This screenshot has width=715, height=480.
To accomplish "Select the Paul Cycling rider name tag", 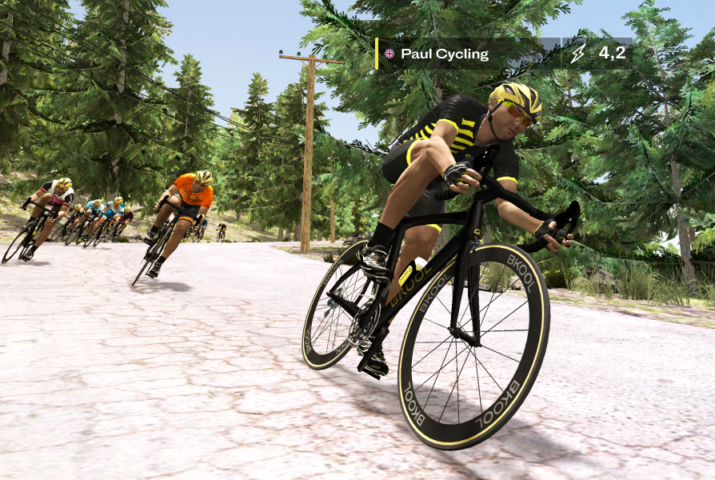I will click(445, 54).
